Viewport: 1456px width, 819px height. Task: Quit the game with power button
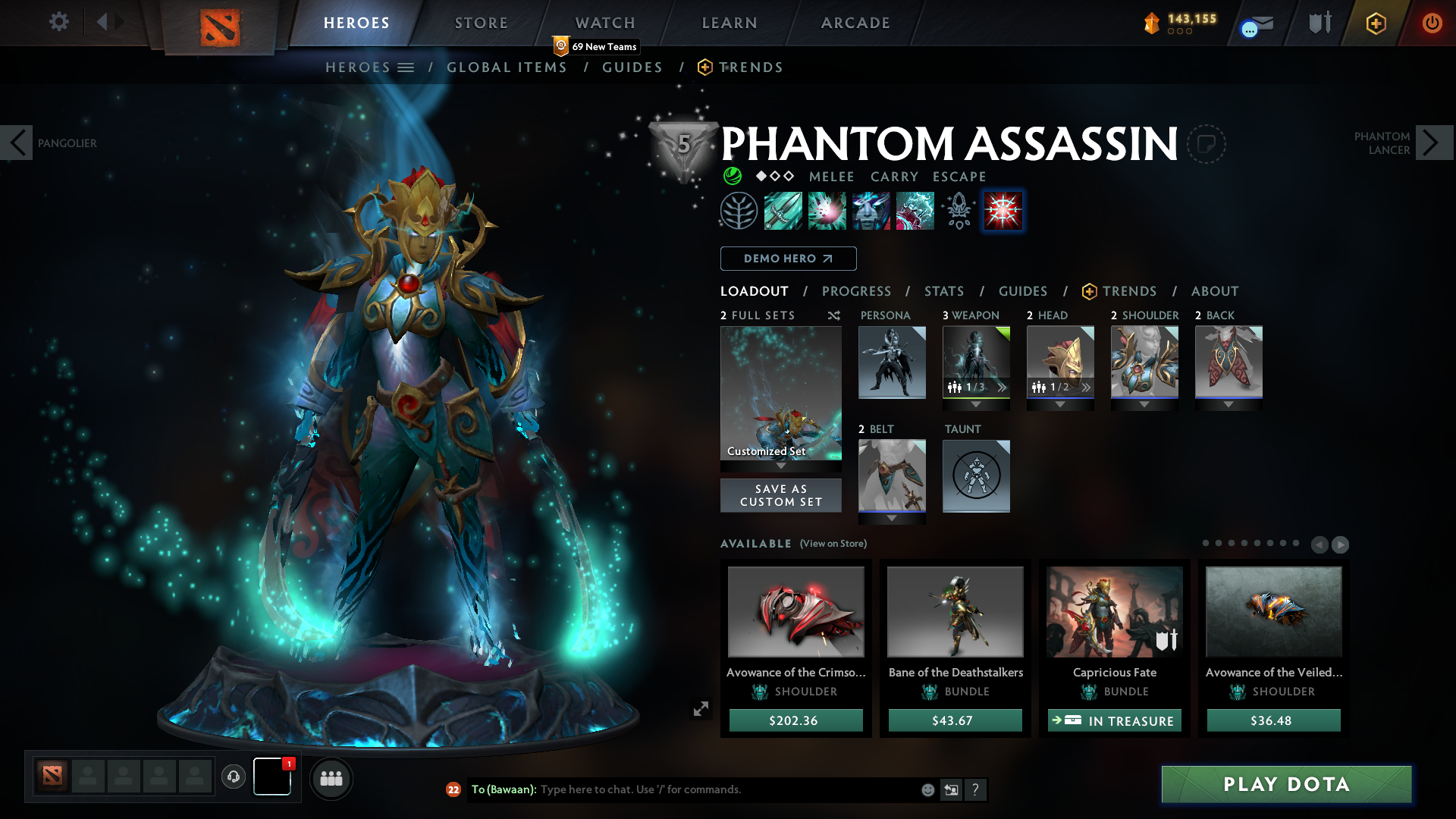(x=1432, y=23)
